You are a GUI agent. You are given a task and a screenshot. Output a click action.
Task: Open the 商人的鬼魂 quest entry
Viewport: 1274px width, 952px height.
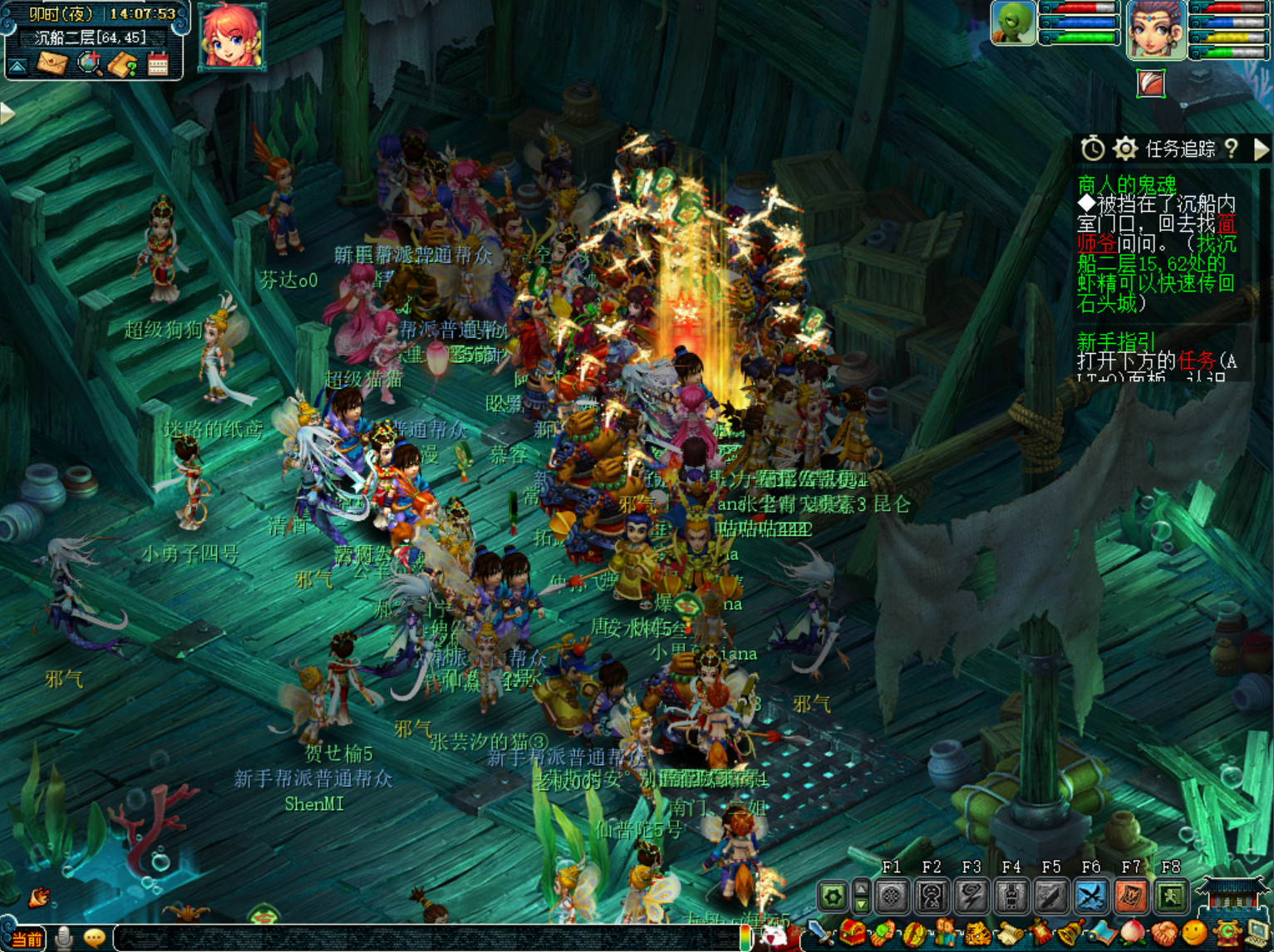1126,184
